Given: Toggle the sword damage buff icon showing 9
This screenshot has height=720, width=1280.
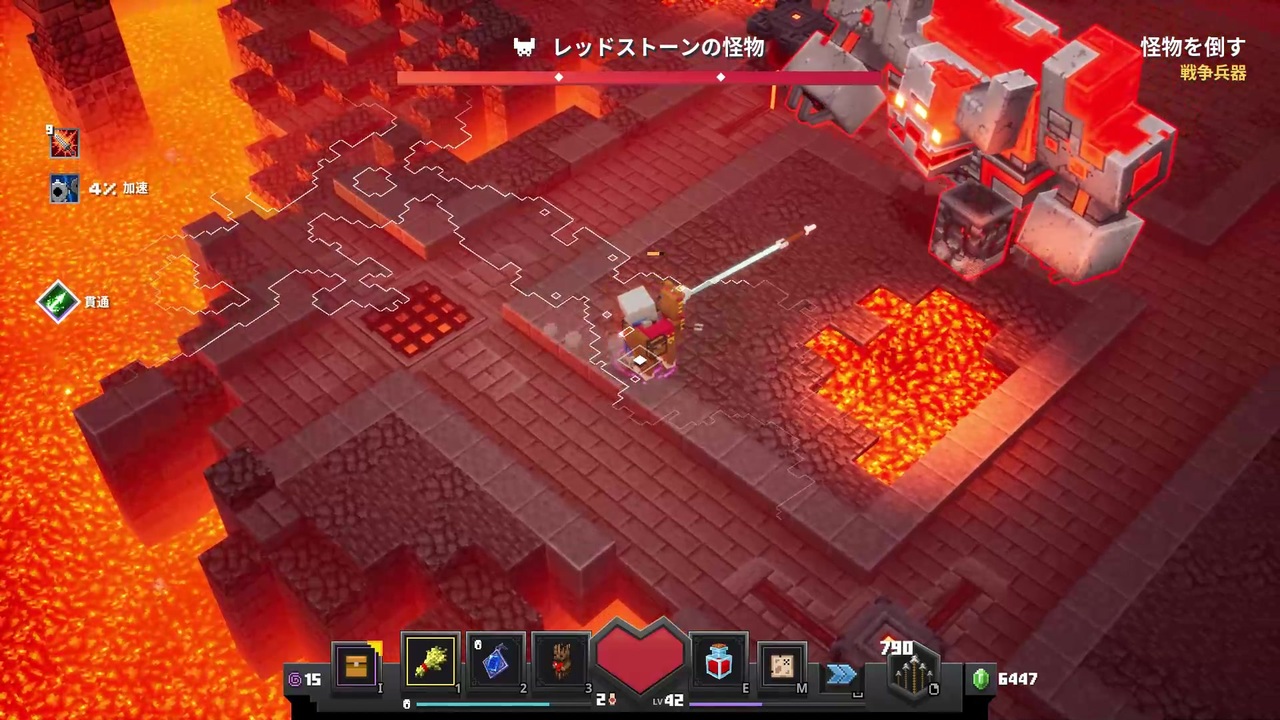Looking at the screenshot, I should [63, 143].
